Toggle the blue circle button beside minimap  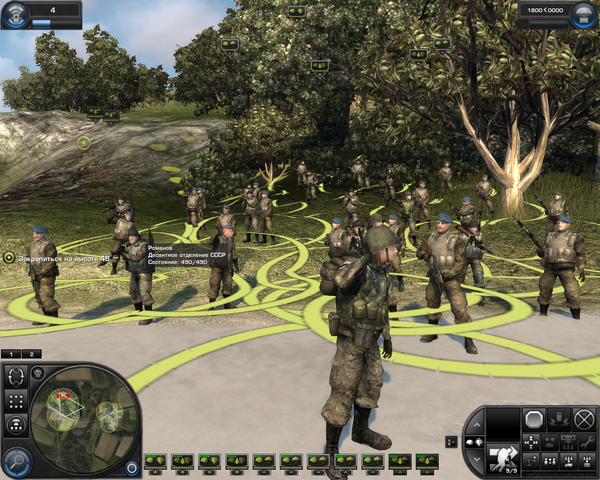tap(133, 466)
